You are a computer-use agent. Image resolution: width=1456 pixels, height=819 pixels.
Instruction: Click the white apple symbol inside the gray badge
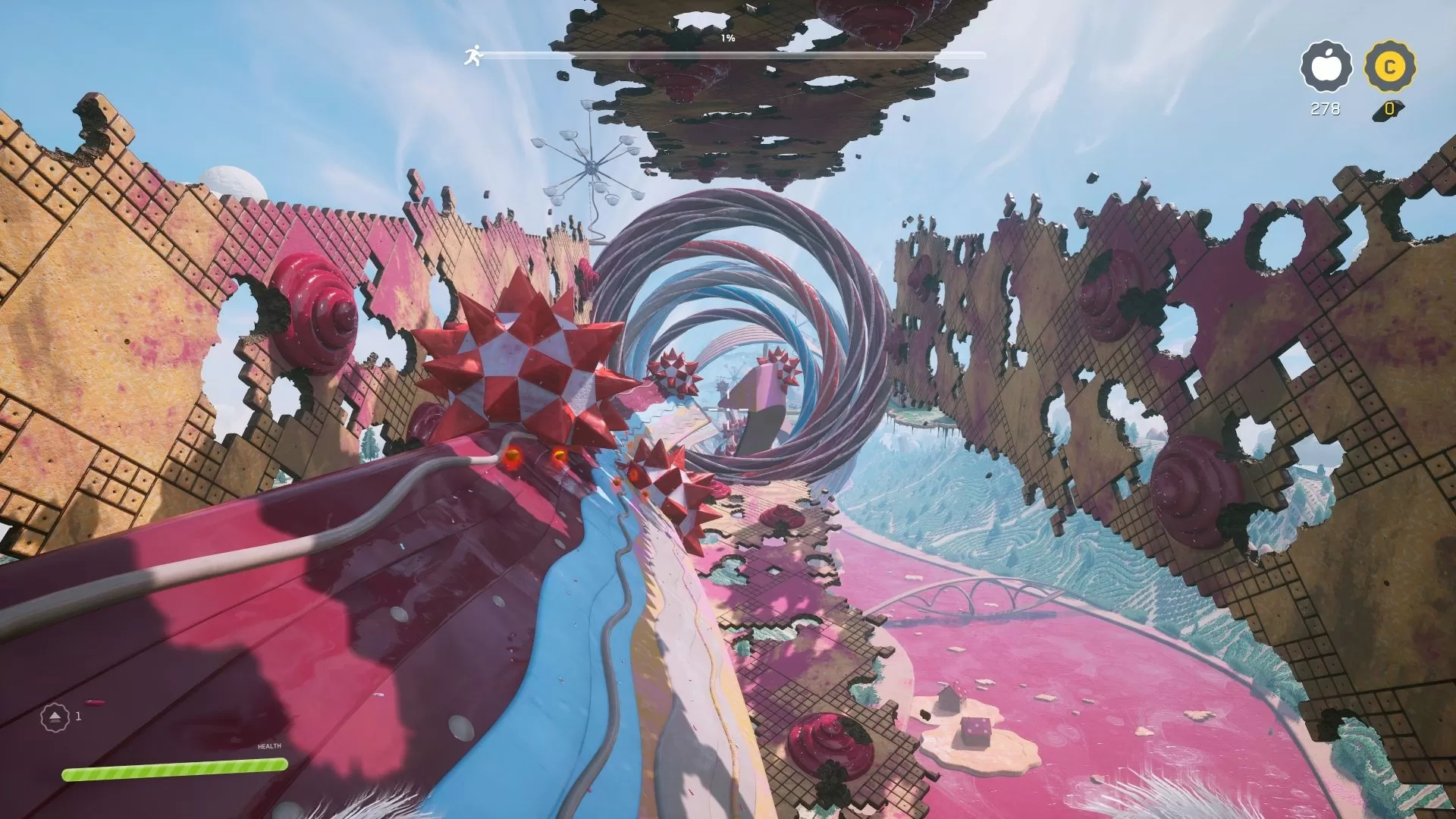pos(1326,67)
